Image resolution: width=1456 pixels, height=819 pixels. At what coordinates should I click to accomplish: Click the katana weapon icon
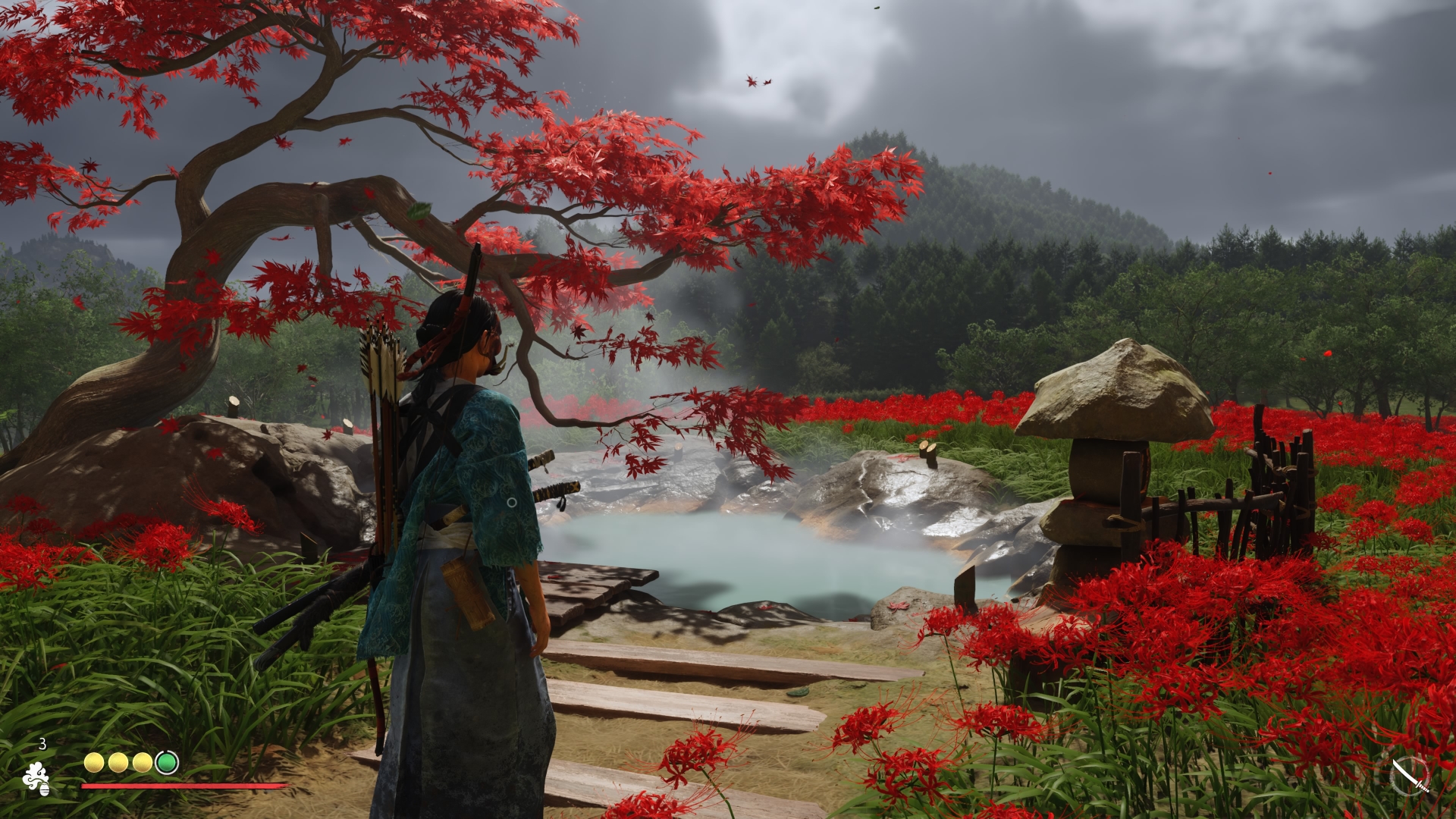tap(1410, 777)
